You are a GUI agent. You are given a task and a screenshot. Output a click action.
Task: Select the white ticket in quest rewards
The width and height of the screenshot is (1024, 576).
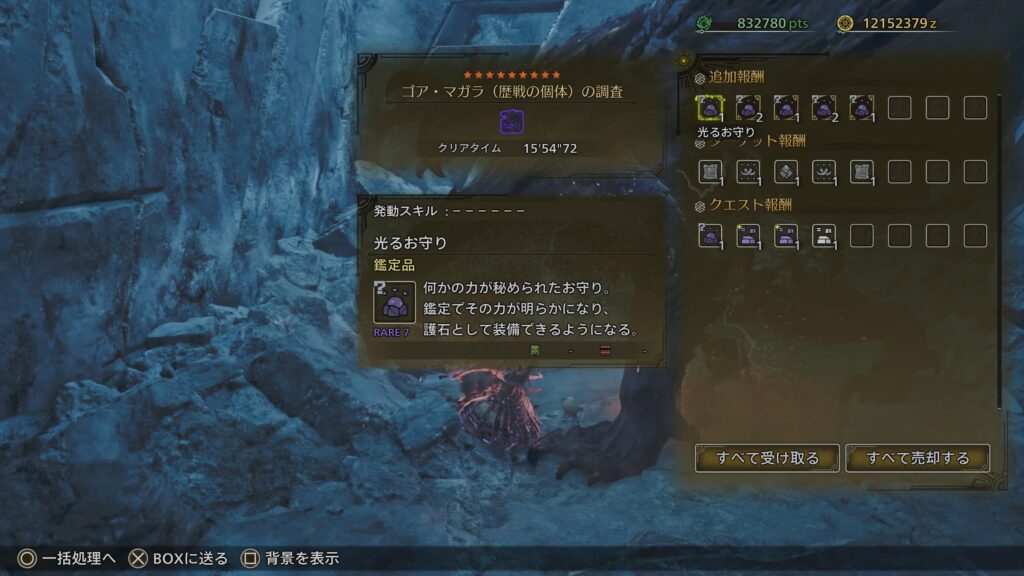click(824, 235)
